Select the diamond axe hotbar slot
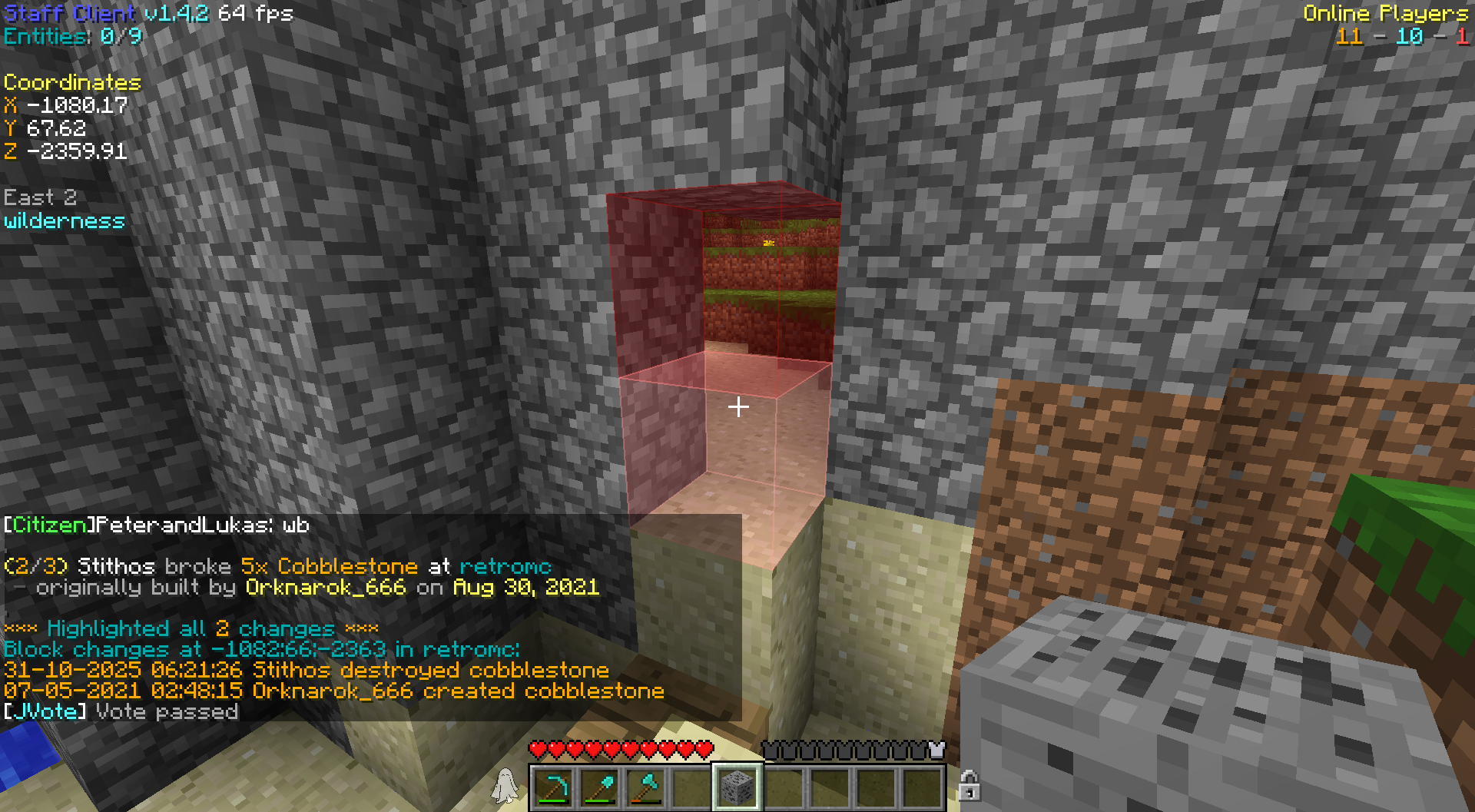1475x812 pixels. point(645,787)
